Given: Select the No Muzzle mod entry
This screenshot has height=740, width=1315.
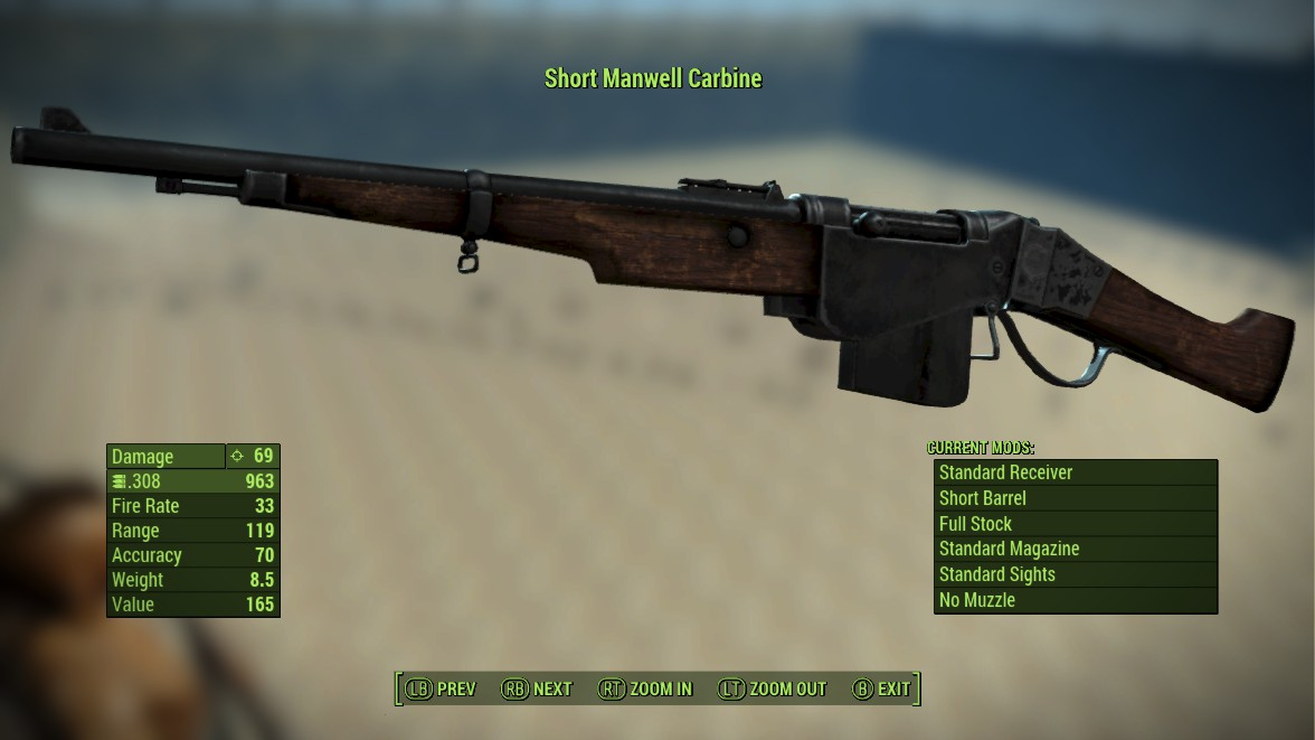Looking at the screenshot, I should (1075, 600).
